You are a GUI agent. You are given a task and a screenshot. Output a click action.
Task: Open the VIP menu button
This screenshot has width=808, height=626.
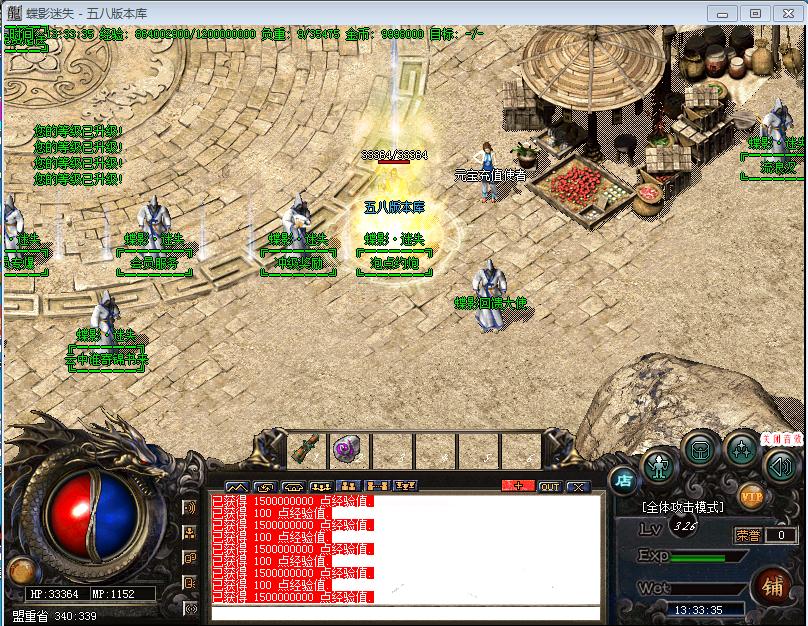pos(752,494)
